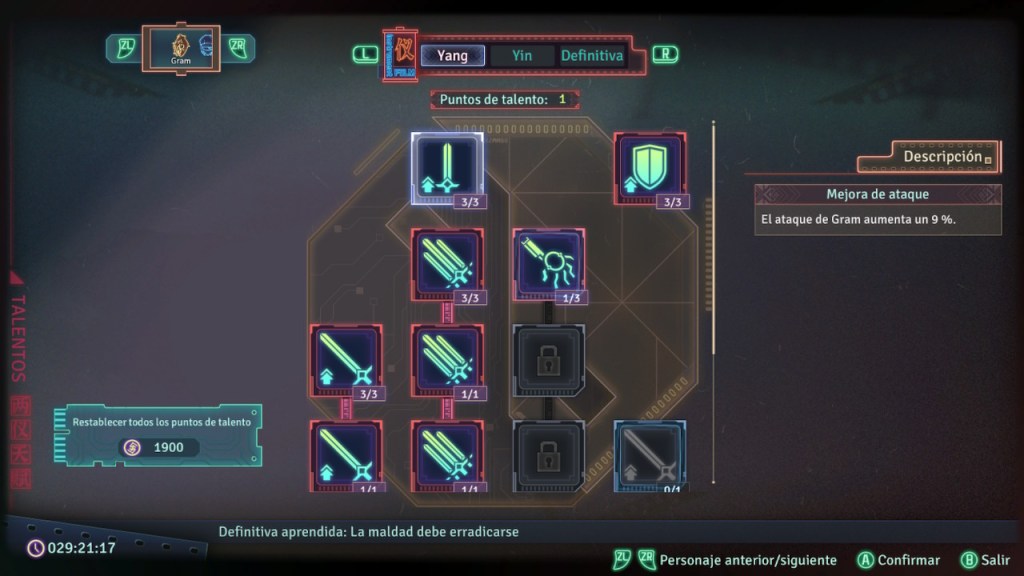Select the triple slash talent at 3/3

447,264
